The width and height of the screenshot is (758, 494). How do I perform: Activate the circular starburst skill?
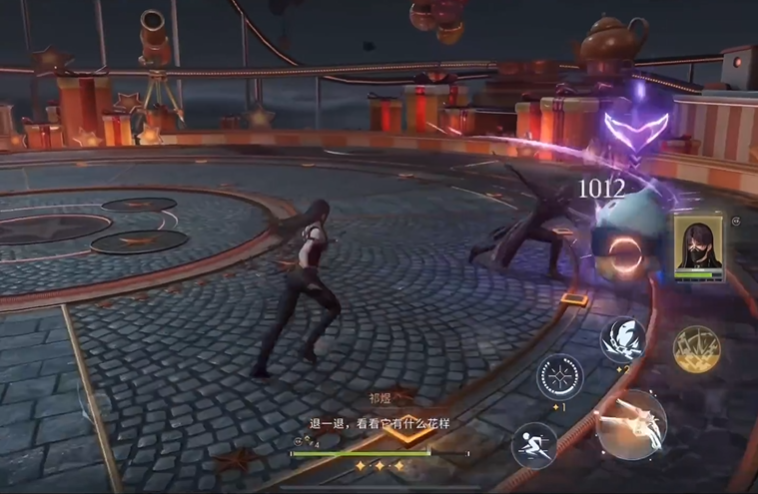(560, 379)
